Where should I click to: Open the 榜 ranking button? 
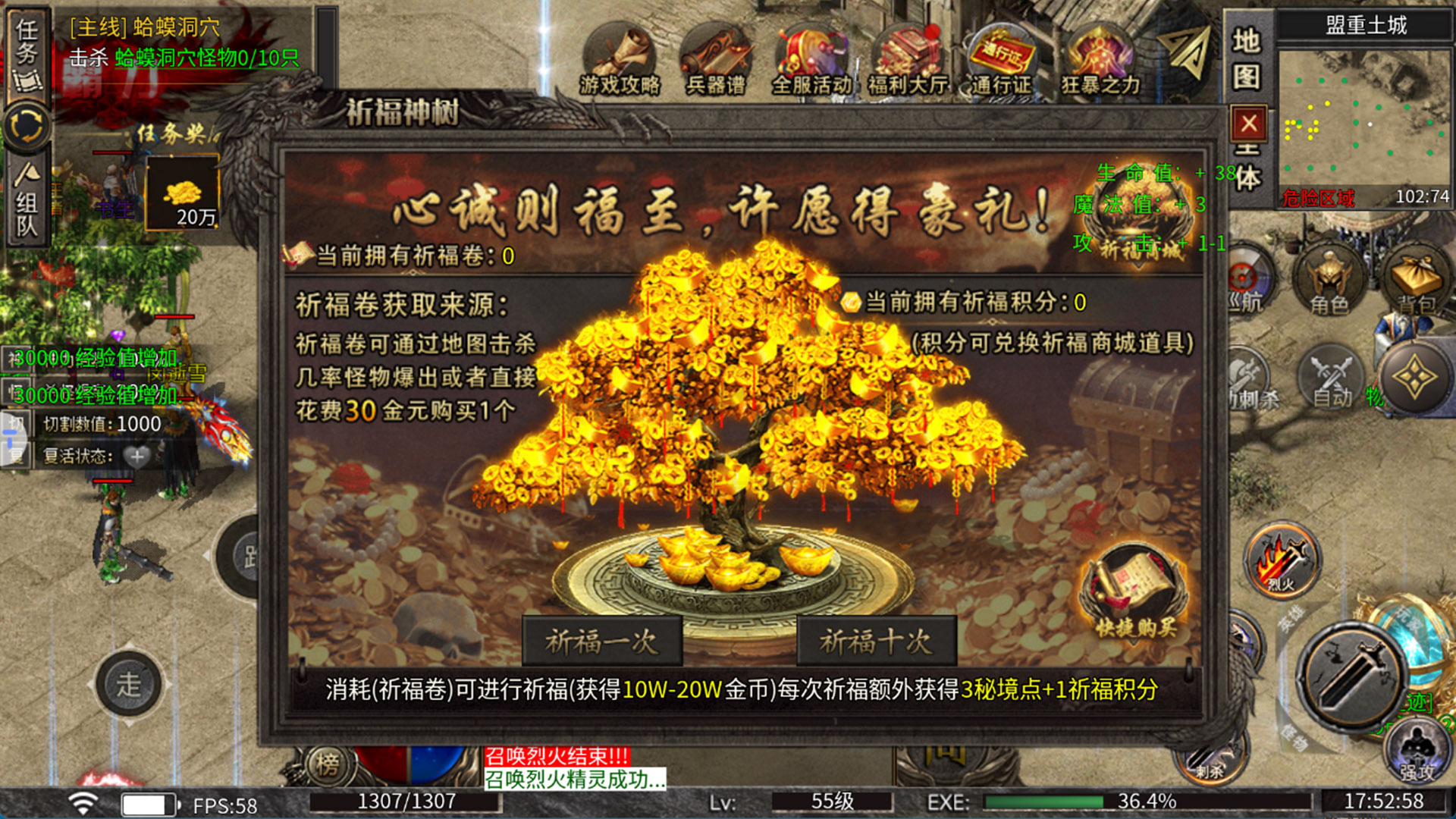tap(328, 764)
